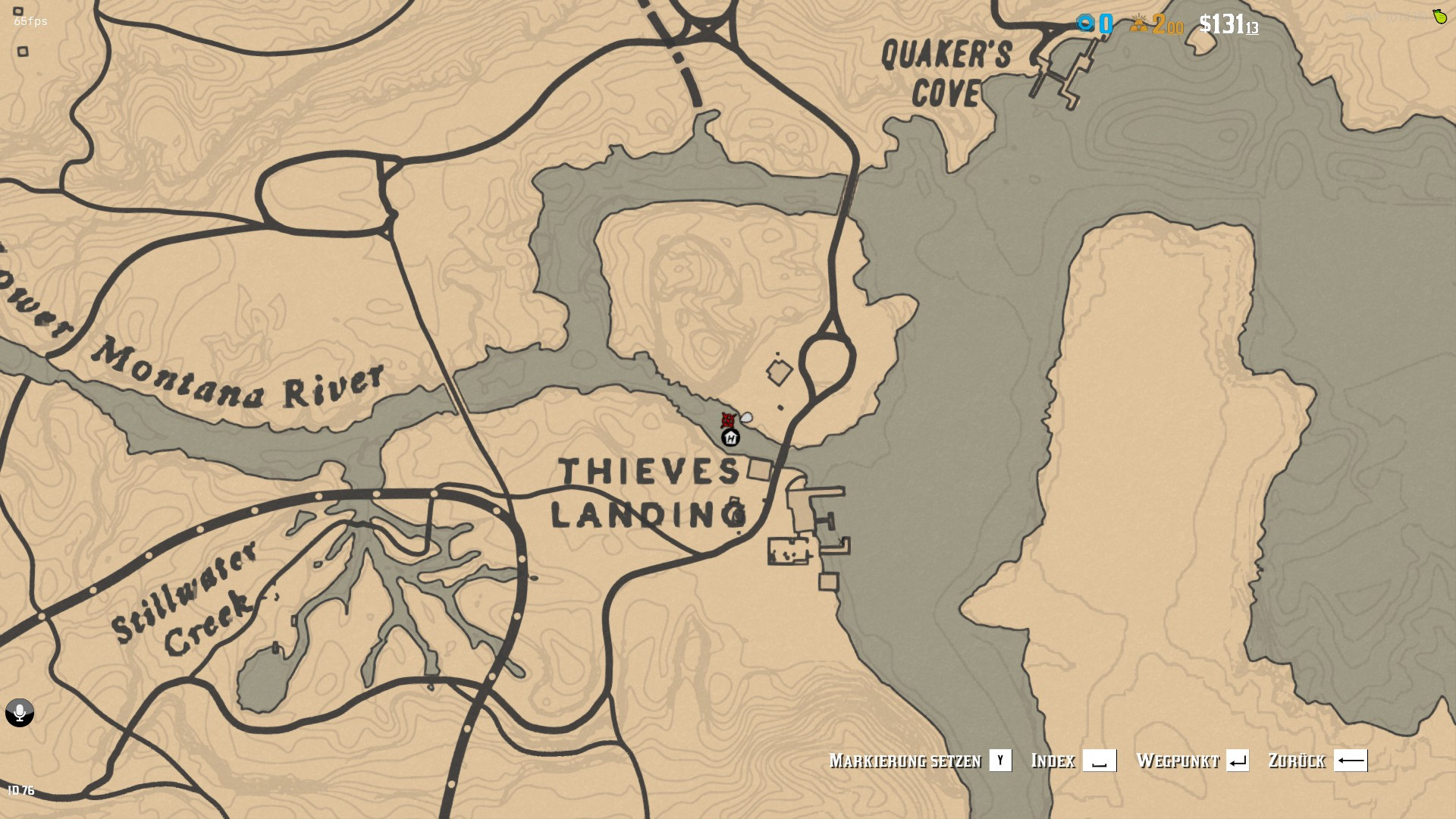This screenshot has height=819, width=1456.
Task: Enable a waypoint via the Wegpunkt enter prompt
Action: (1238, 761)
